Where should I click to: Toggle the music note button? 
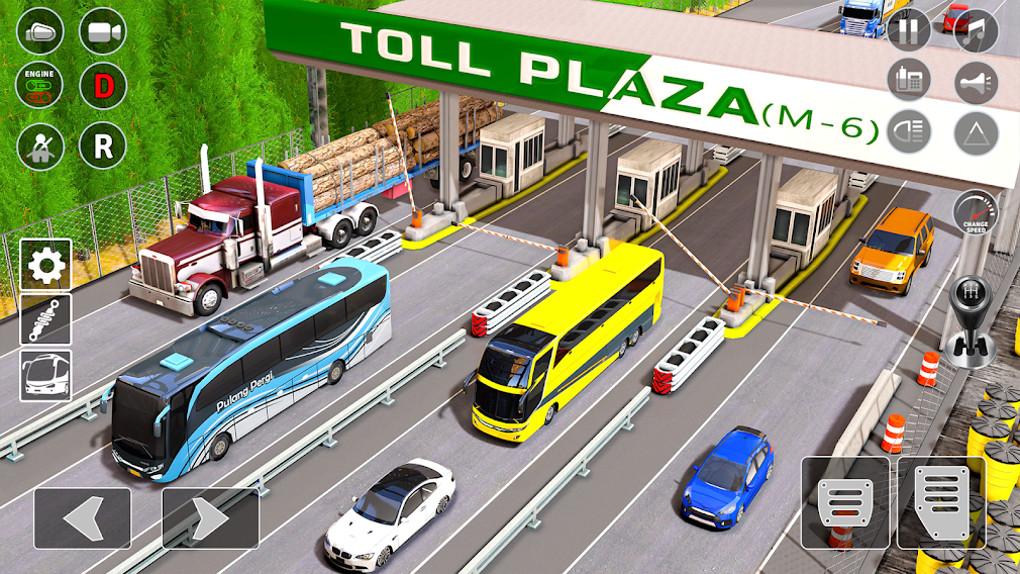976,31
